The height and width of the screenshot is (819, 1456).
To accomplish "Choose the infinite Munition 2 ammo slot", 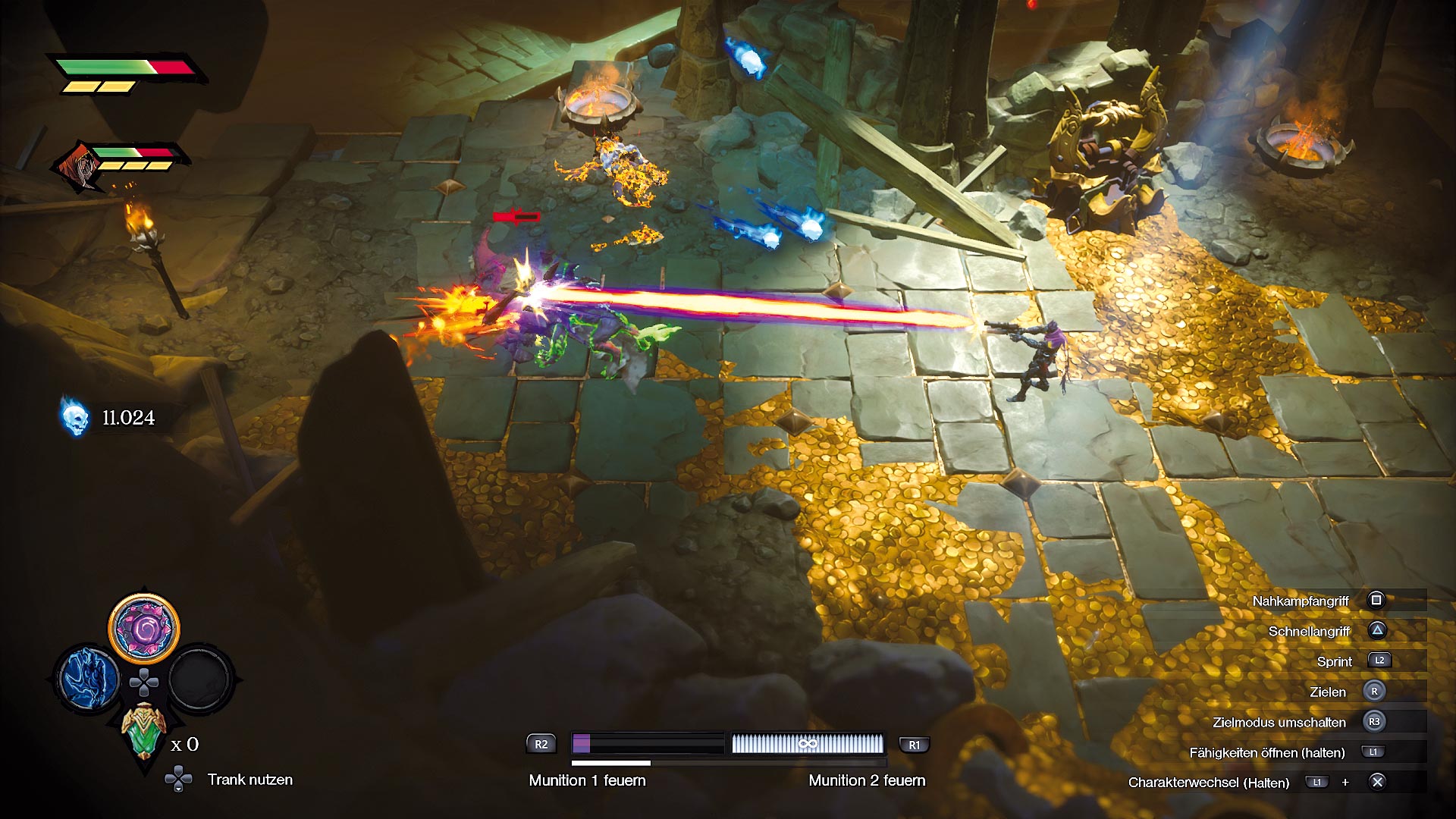I will coord(808,743).
